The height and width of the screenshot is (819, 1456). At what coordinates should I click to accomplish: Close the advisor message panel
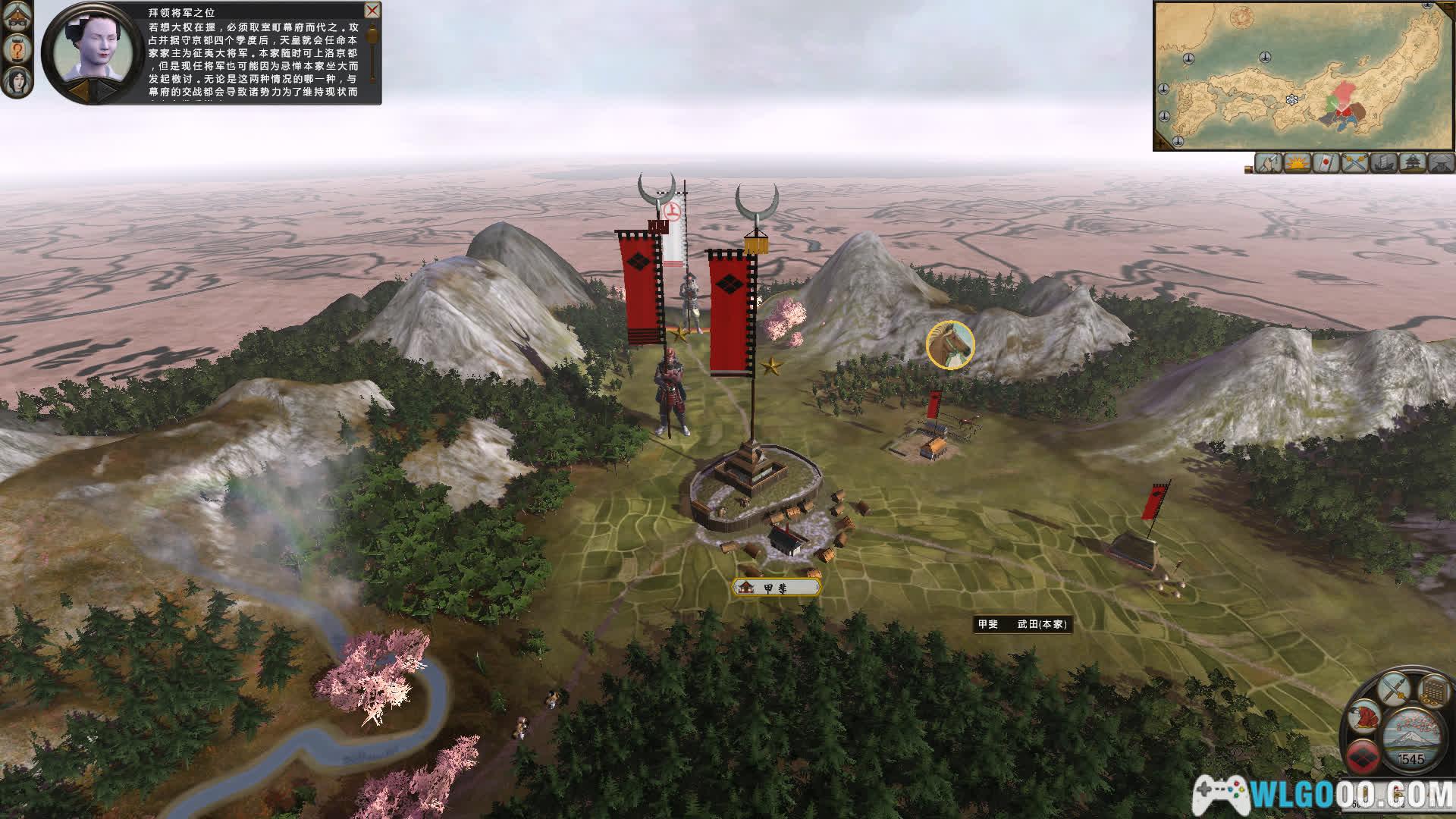click(372, 11)
